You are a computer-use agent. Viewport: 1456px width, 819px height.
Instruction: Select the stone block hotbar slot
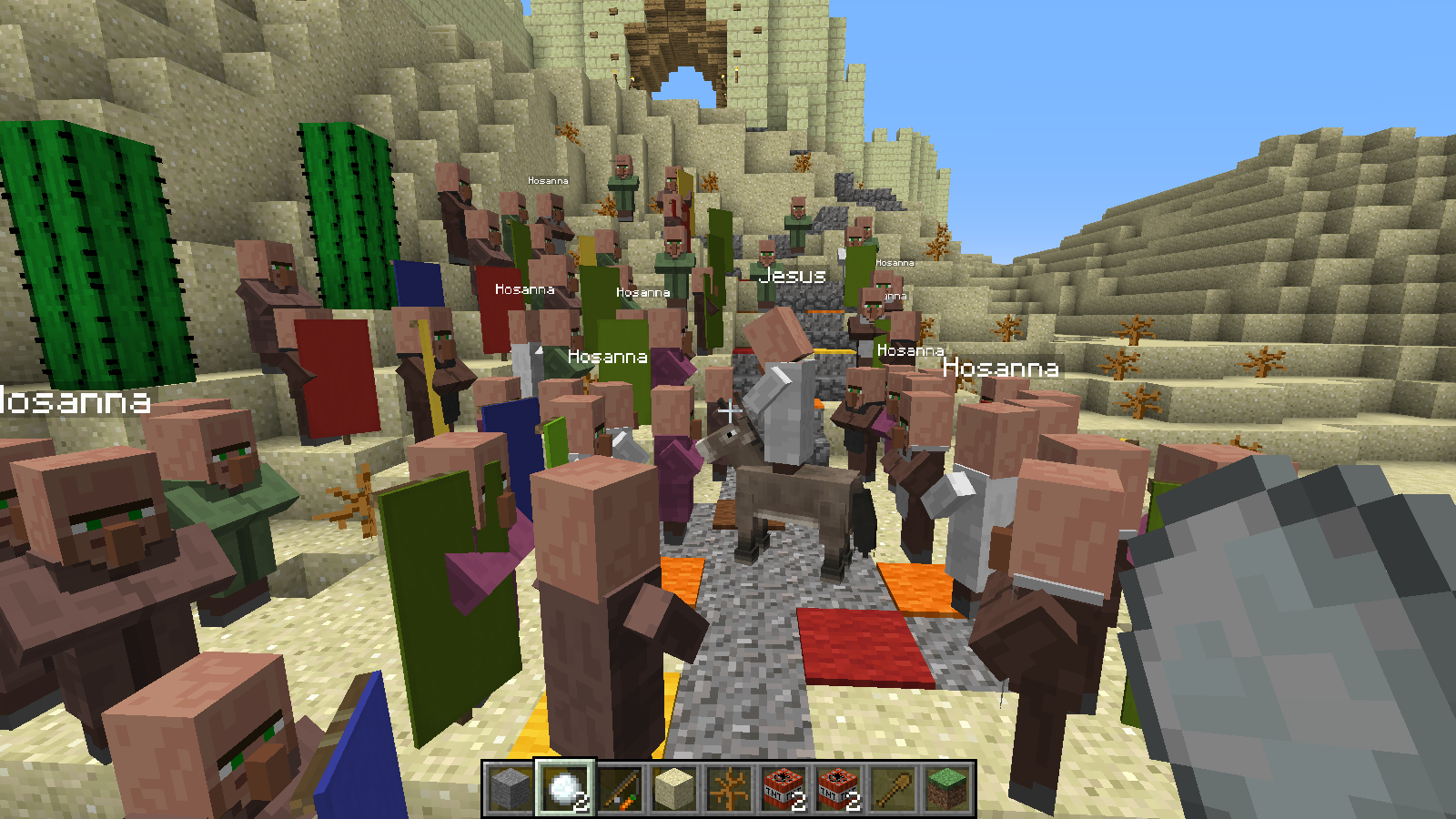(510, 788)
